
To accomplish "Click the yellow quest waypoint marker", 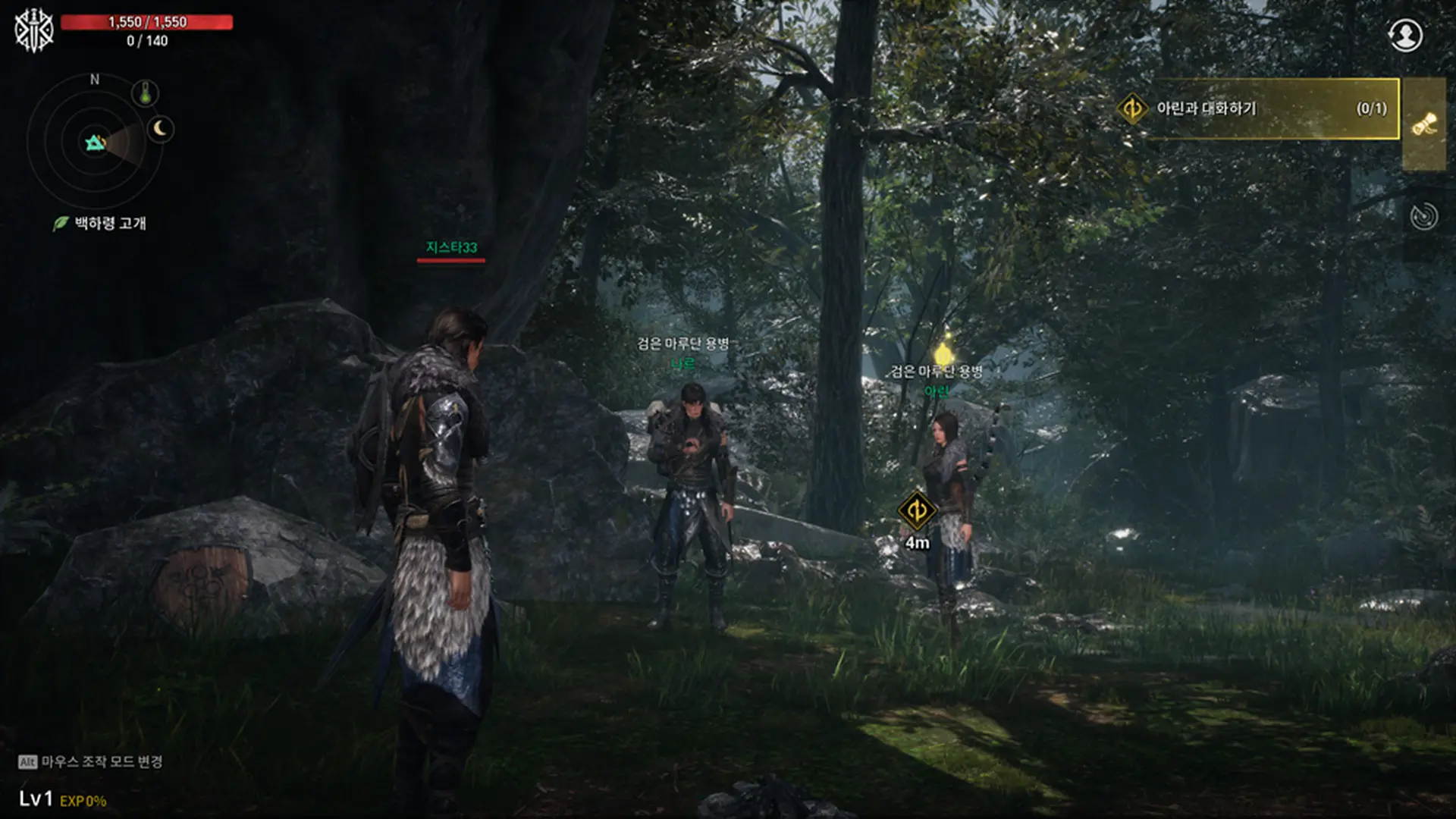I will (916, 510).
